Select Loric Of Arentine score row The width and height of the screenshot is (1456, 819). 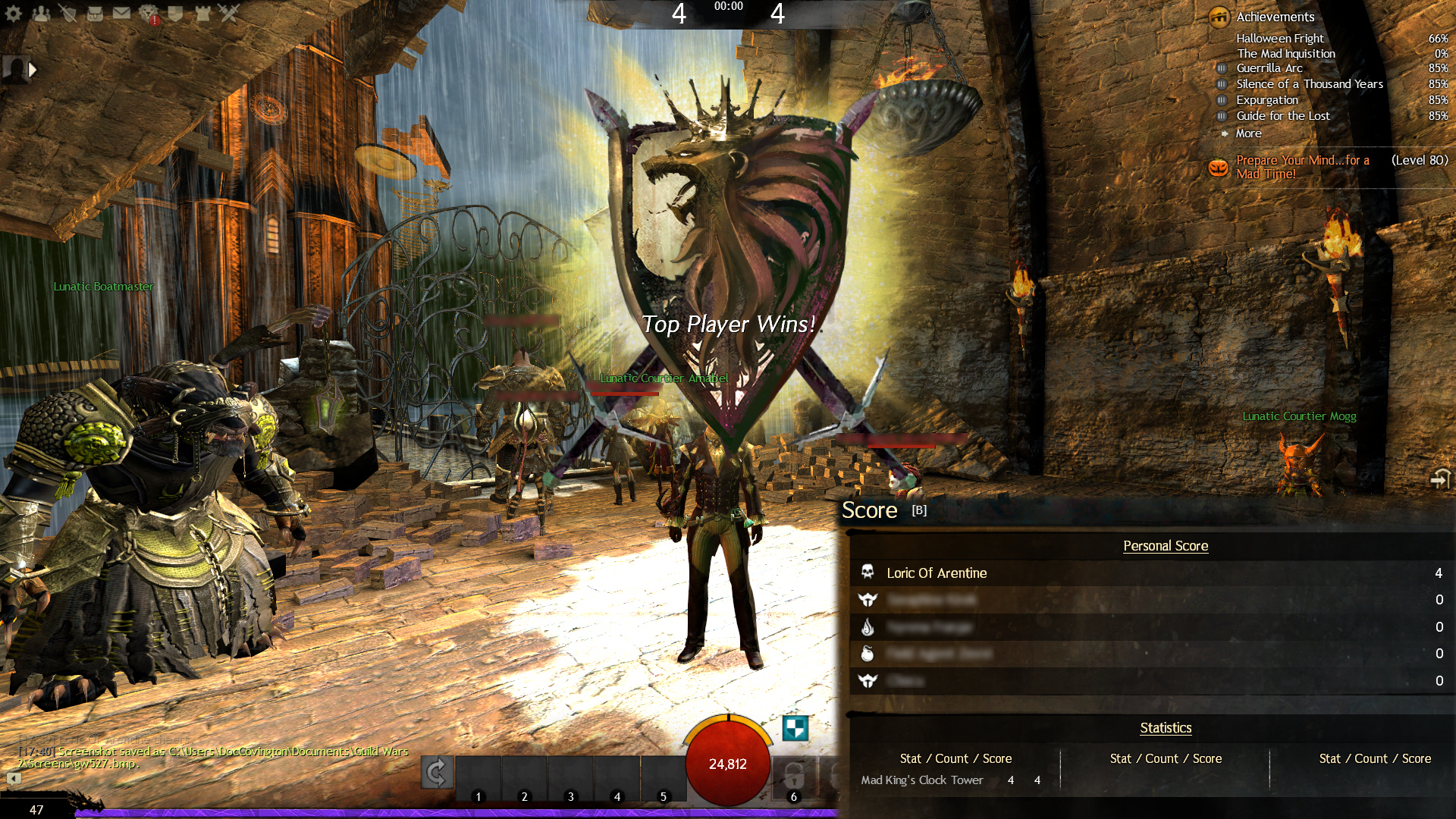point(937,573)
